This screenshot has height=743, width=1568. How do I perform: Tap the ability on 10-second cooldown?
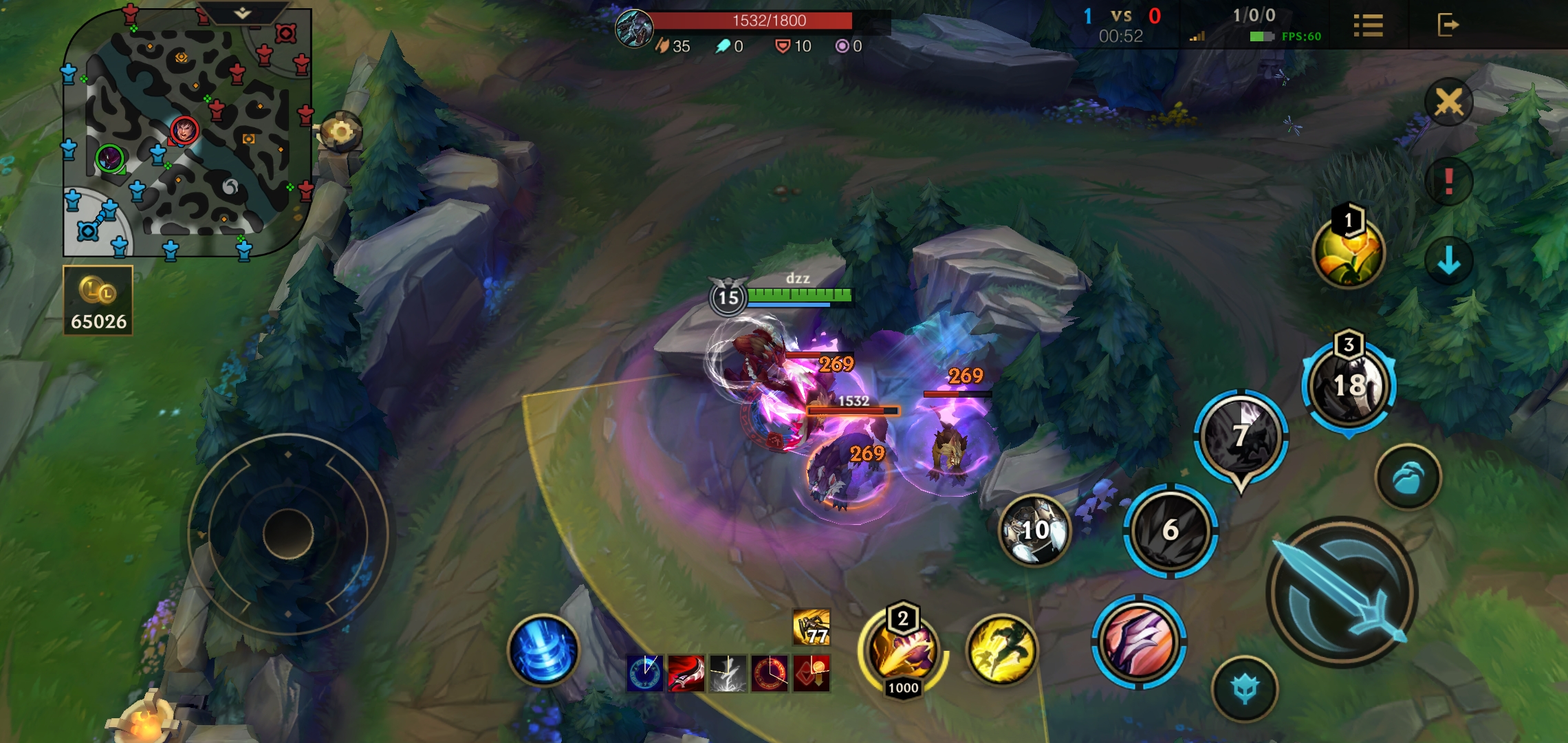pos(1034,530)
